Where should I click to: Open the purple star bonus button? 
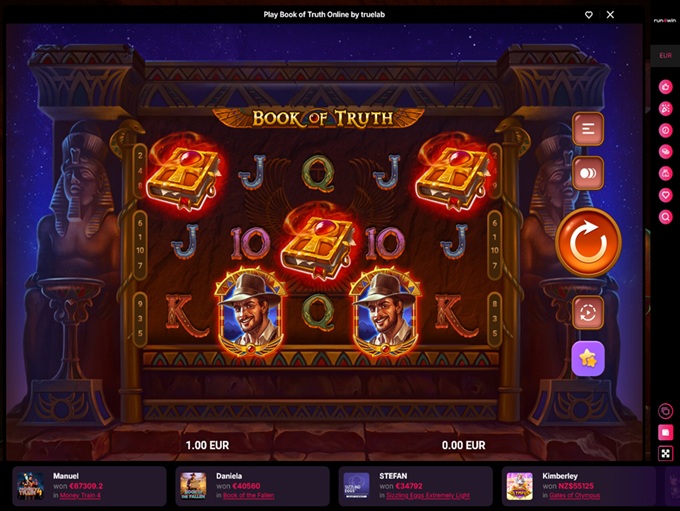[x=587, y=358]
